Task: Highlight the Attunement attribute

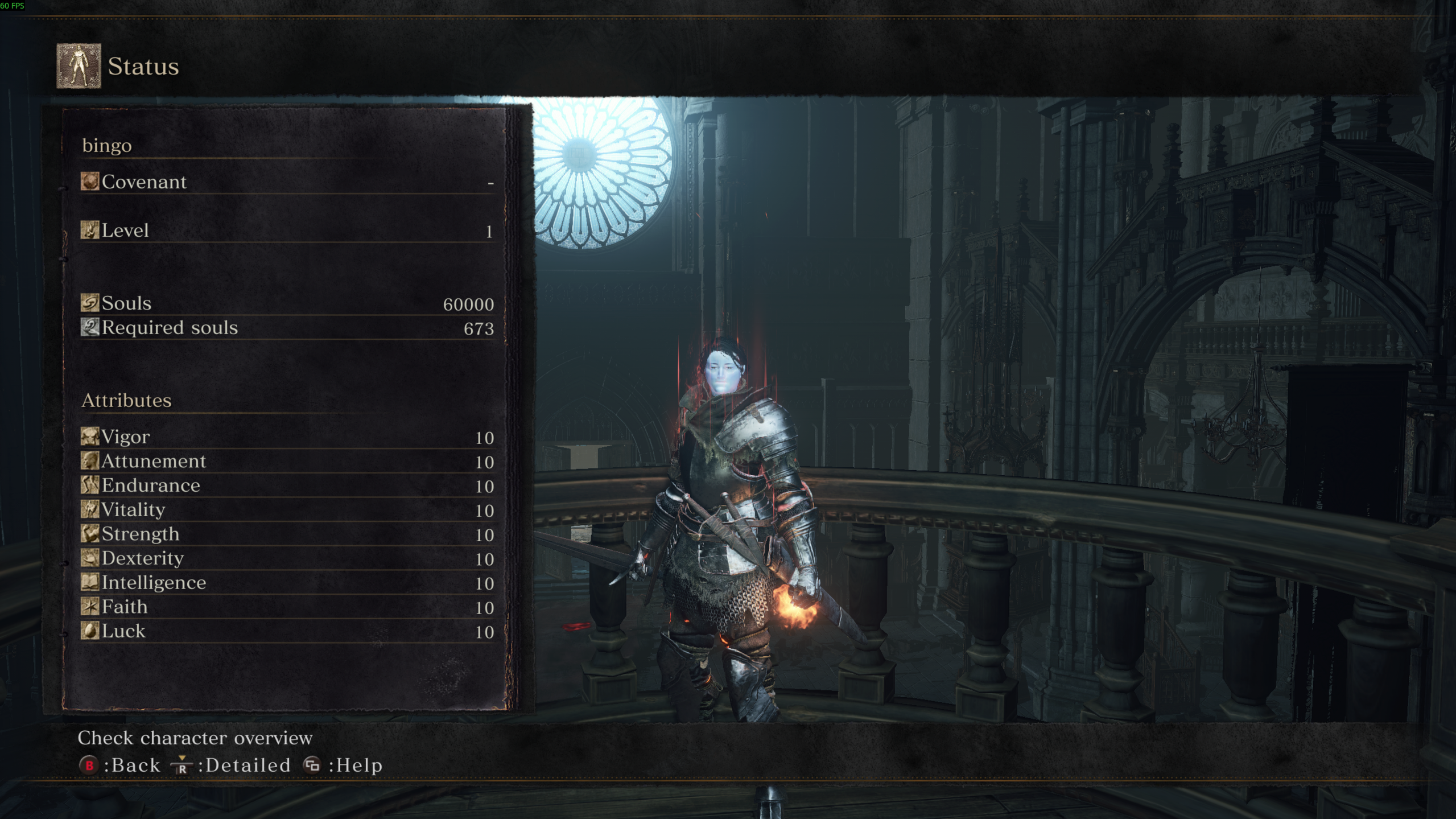Action: click(x=287, y=461)
